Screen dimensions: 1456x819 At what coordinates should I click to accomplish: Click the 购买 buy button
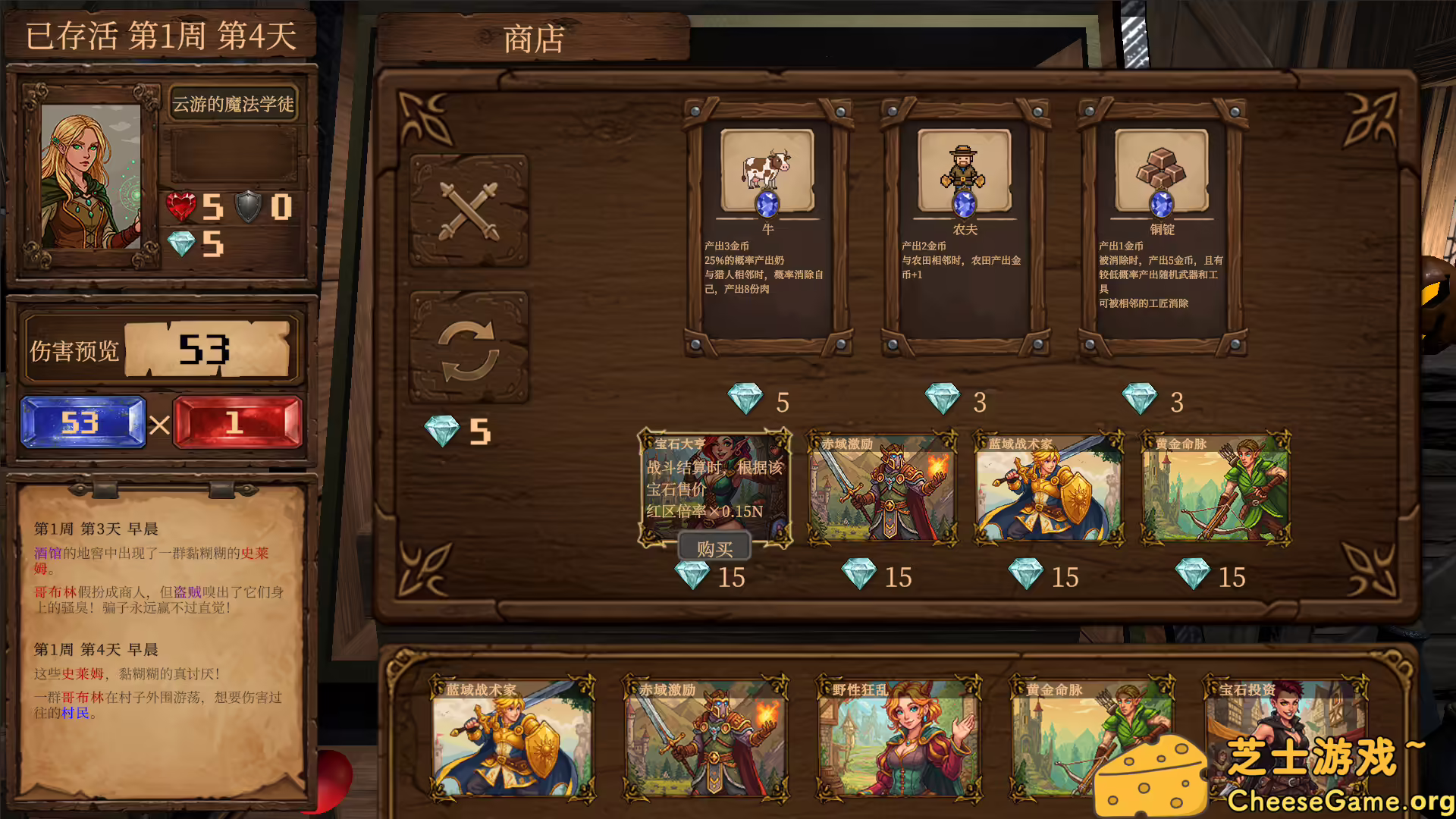pyautogui.click(x=714, y=548)
